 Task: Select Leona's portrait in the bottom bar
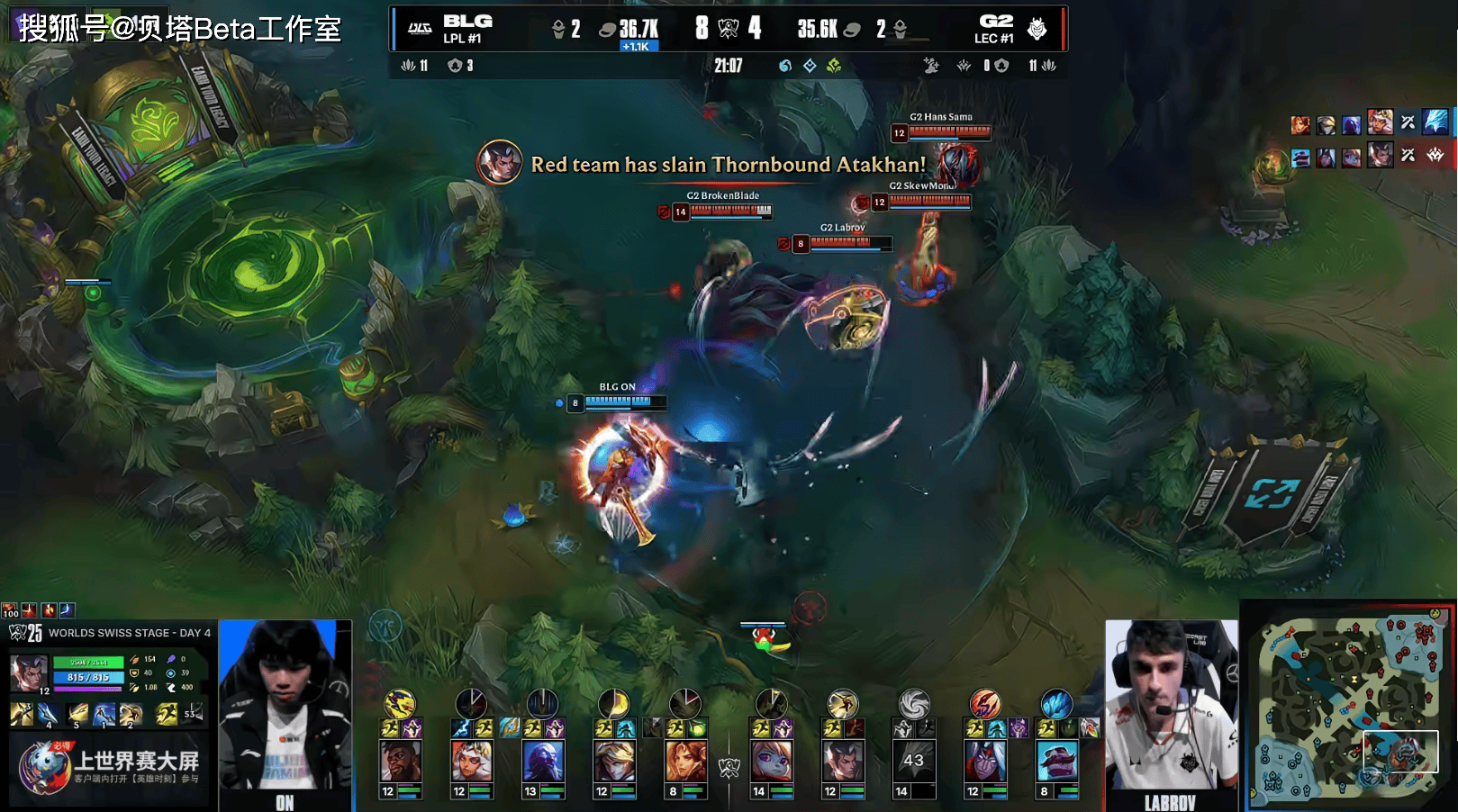point(685,761)
